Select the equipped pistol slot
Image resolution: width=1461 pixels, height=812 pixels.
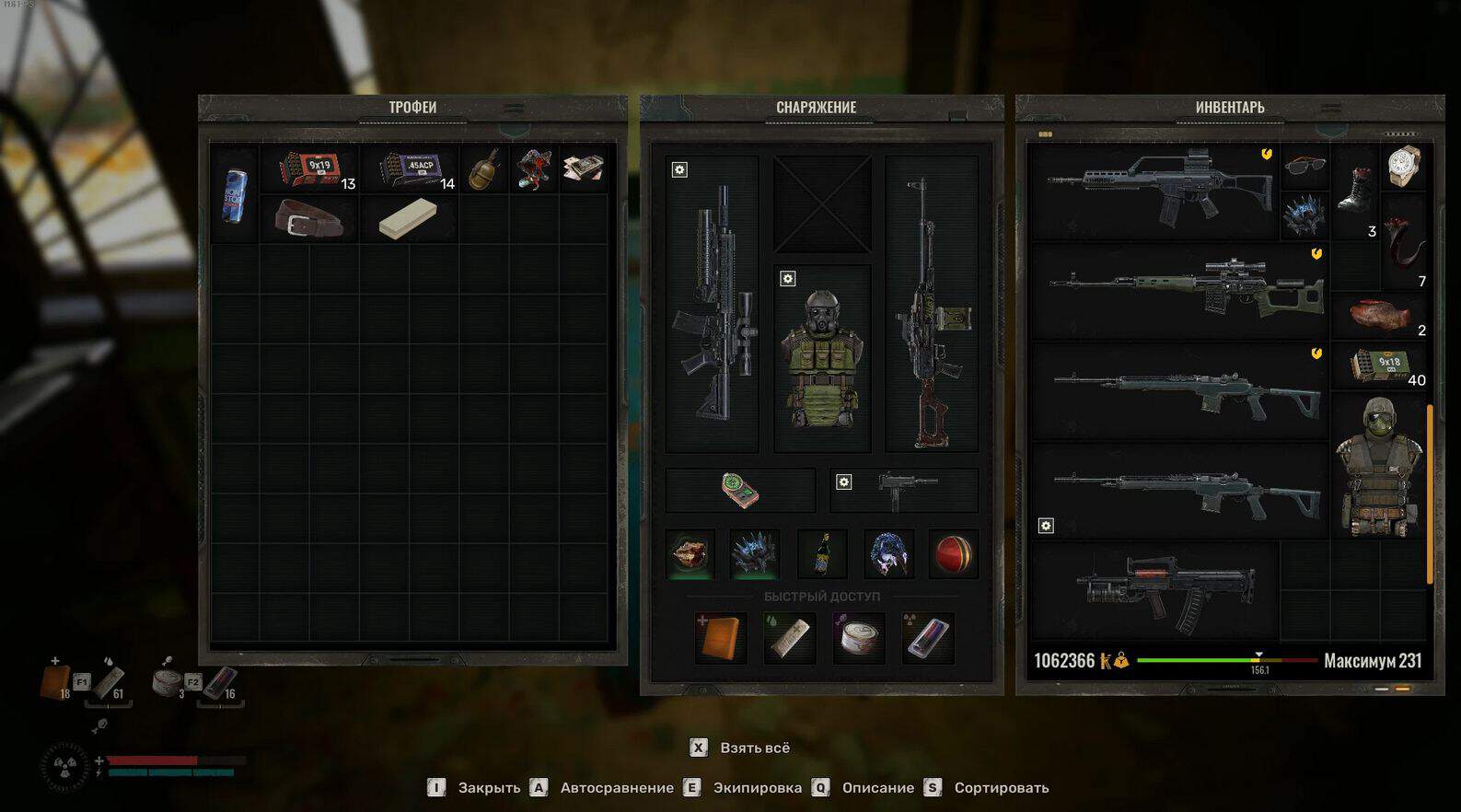[x=904, y=490]
